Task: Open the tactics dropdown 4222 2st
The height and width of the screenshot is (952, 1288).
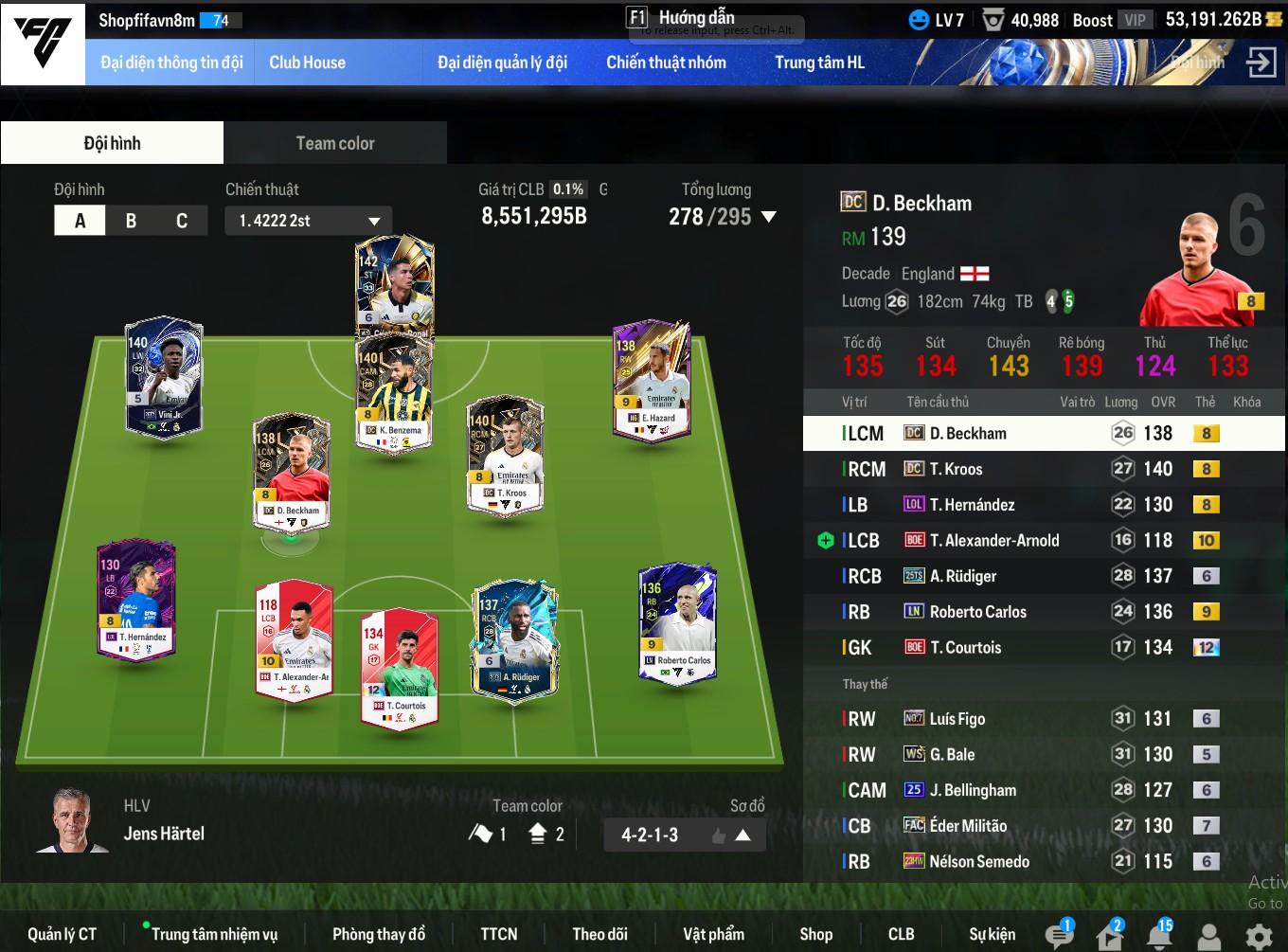Action: click(x=308, y=221)
